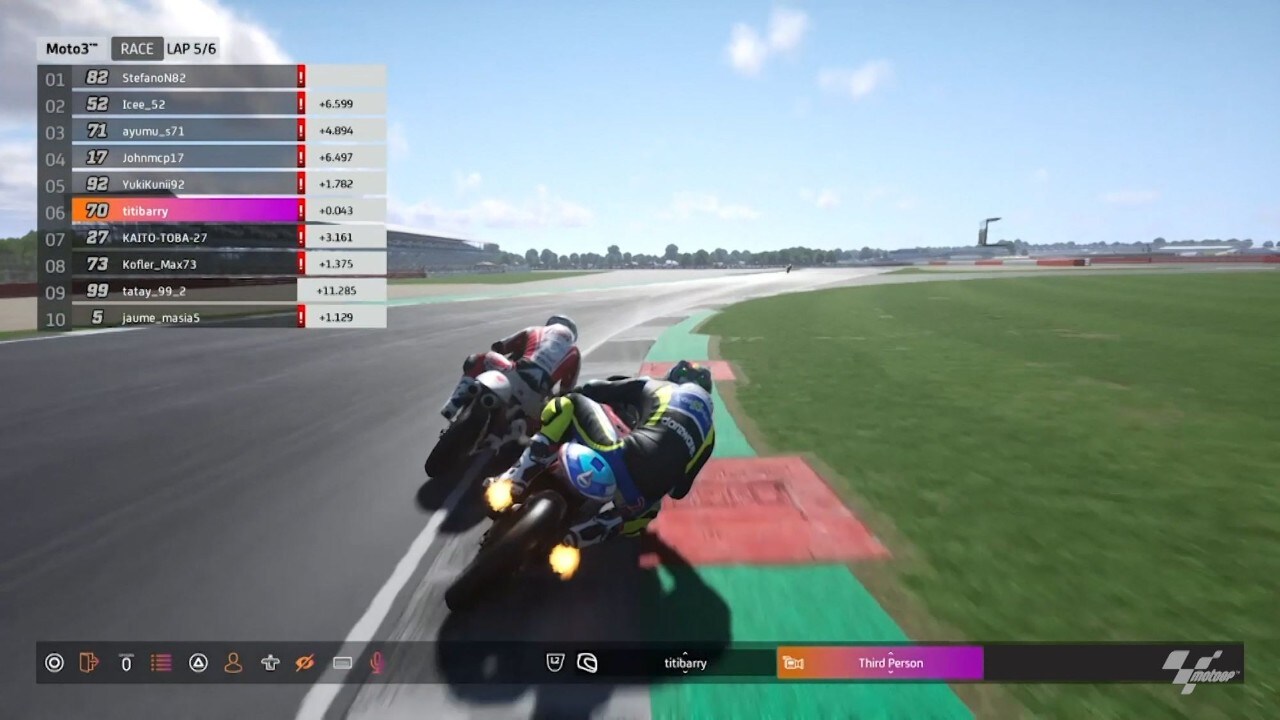Screen dimensions: 1280x720
Task: Select Kofler_Max73 leaderboard row
Action: [x=185, y=265]
